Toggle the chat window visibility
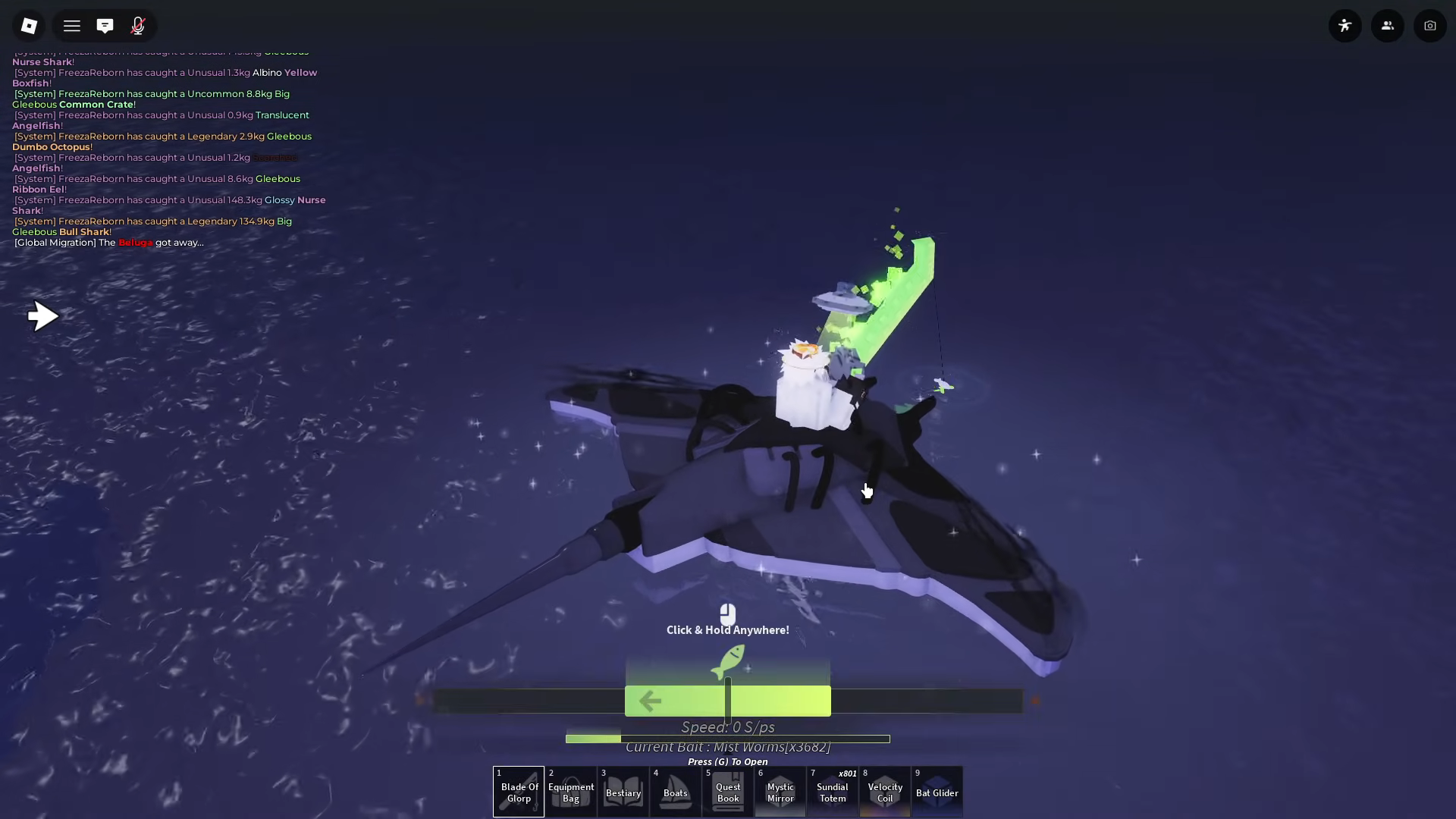 tap(105, 25)
